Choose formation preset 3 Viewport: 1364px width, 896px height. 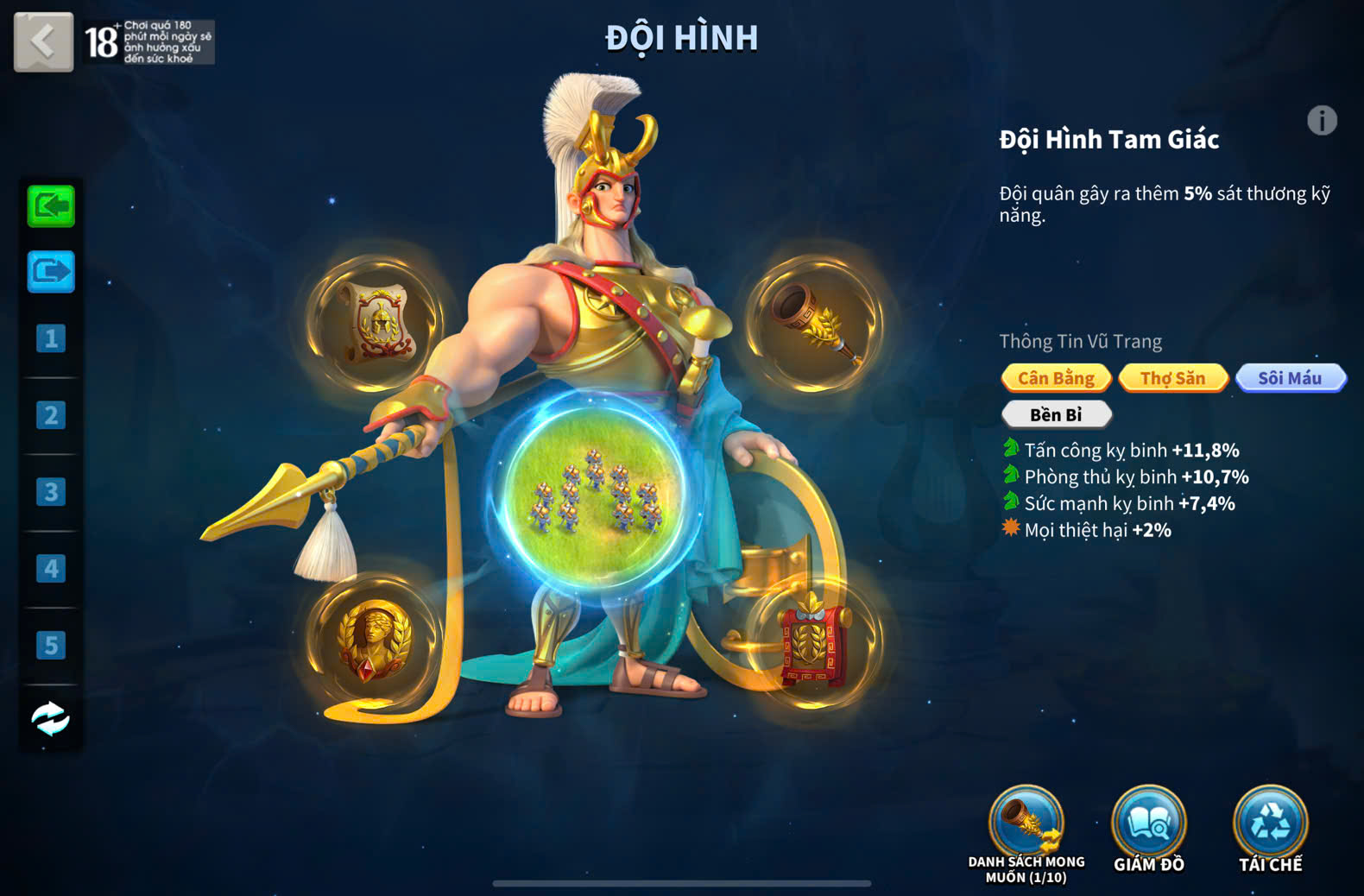51,492
